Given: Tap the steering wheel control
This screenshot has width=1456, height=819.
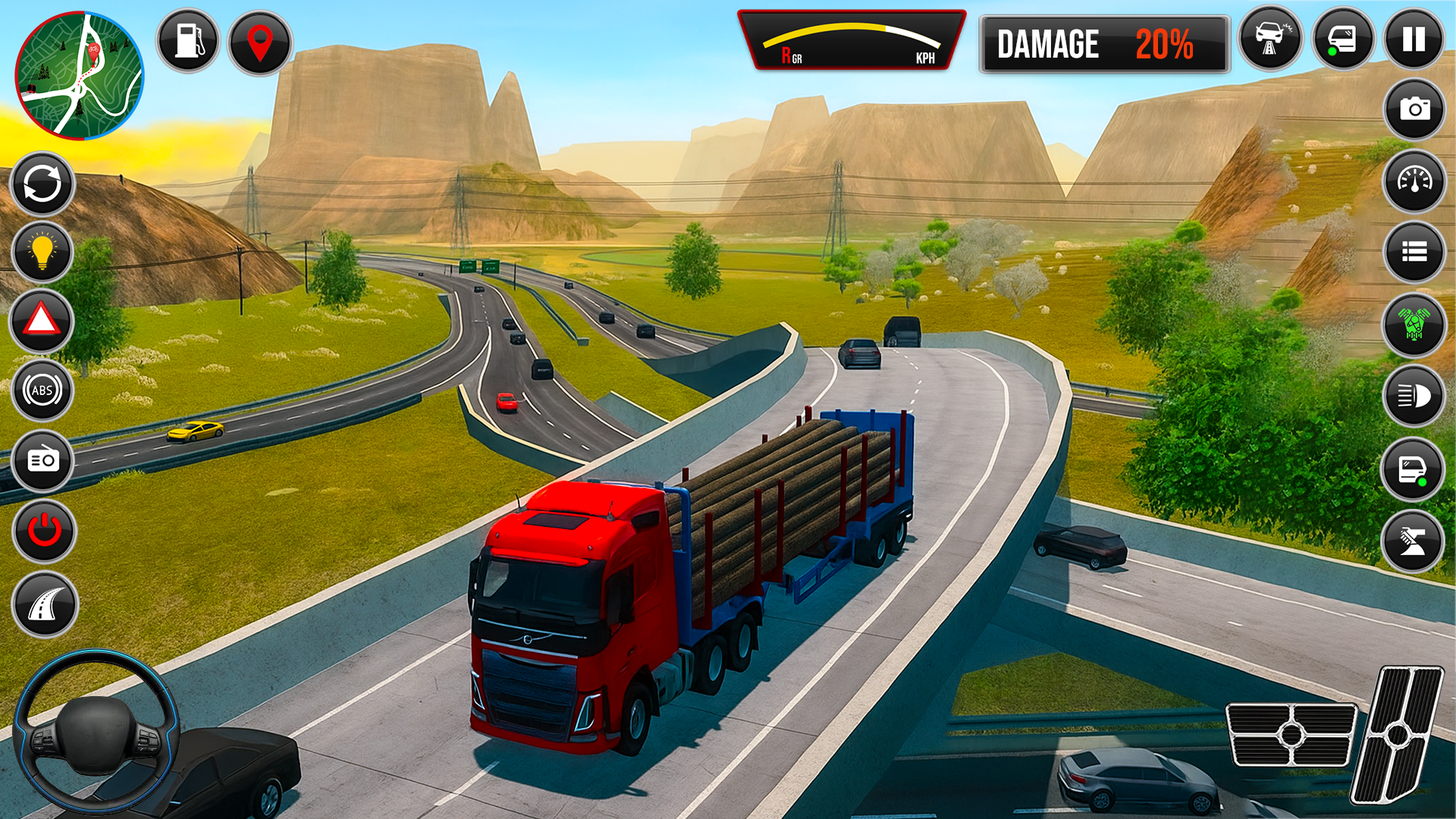Looking at the screenshot, I should pos(96,733).
